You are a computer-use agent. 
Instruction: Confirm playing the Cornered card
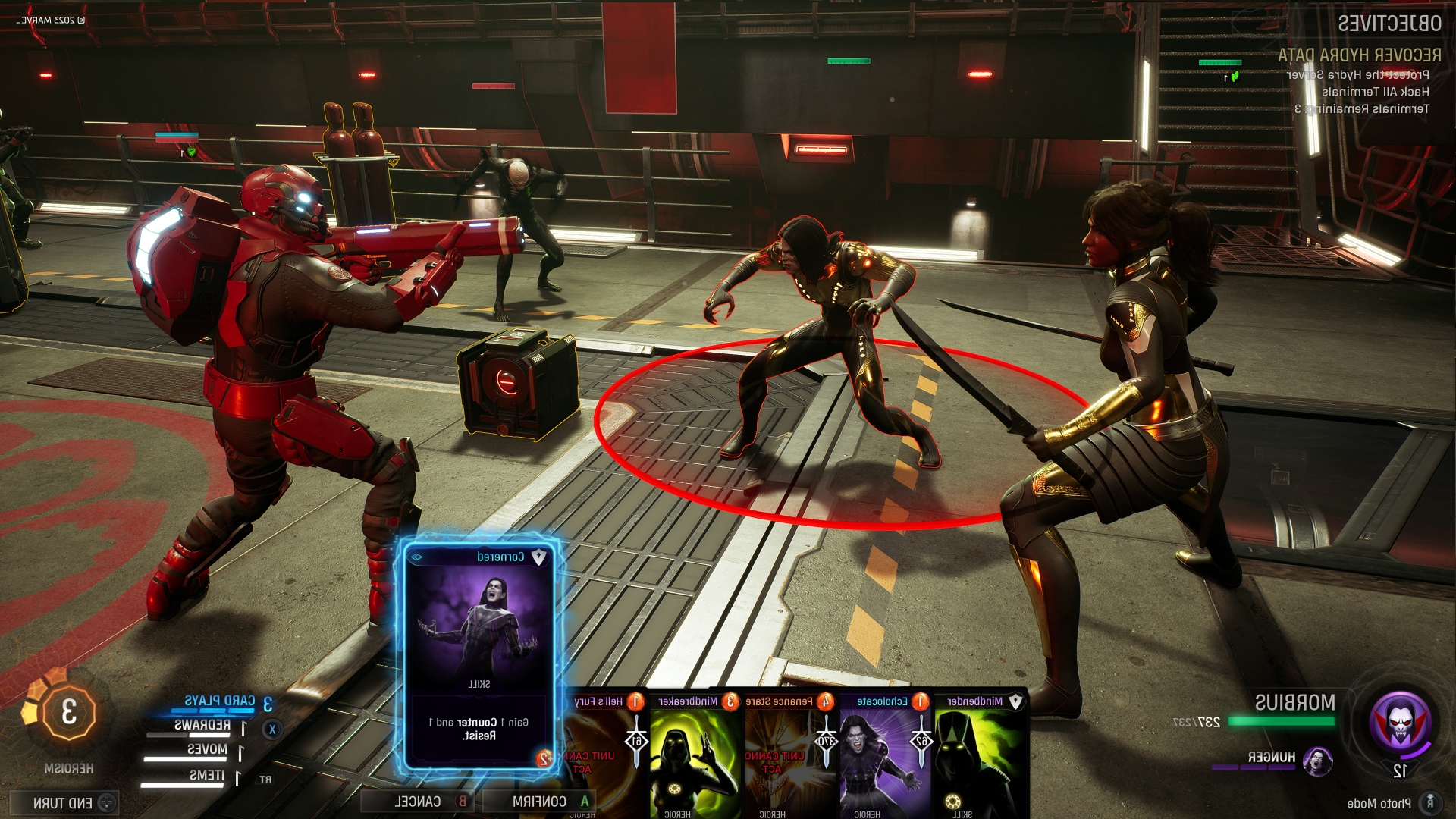pos(540,801)
